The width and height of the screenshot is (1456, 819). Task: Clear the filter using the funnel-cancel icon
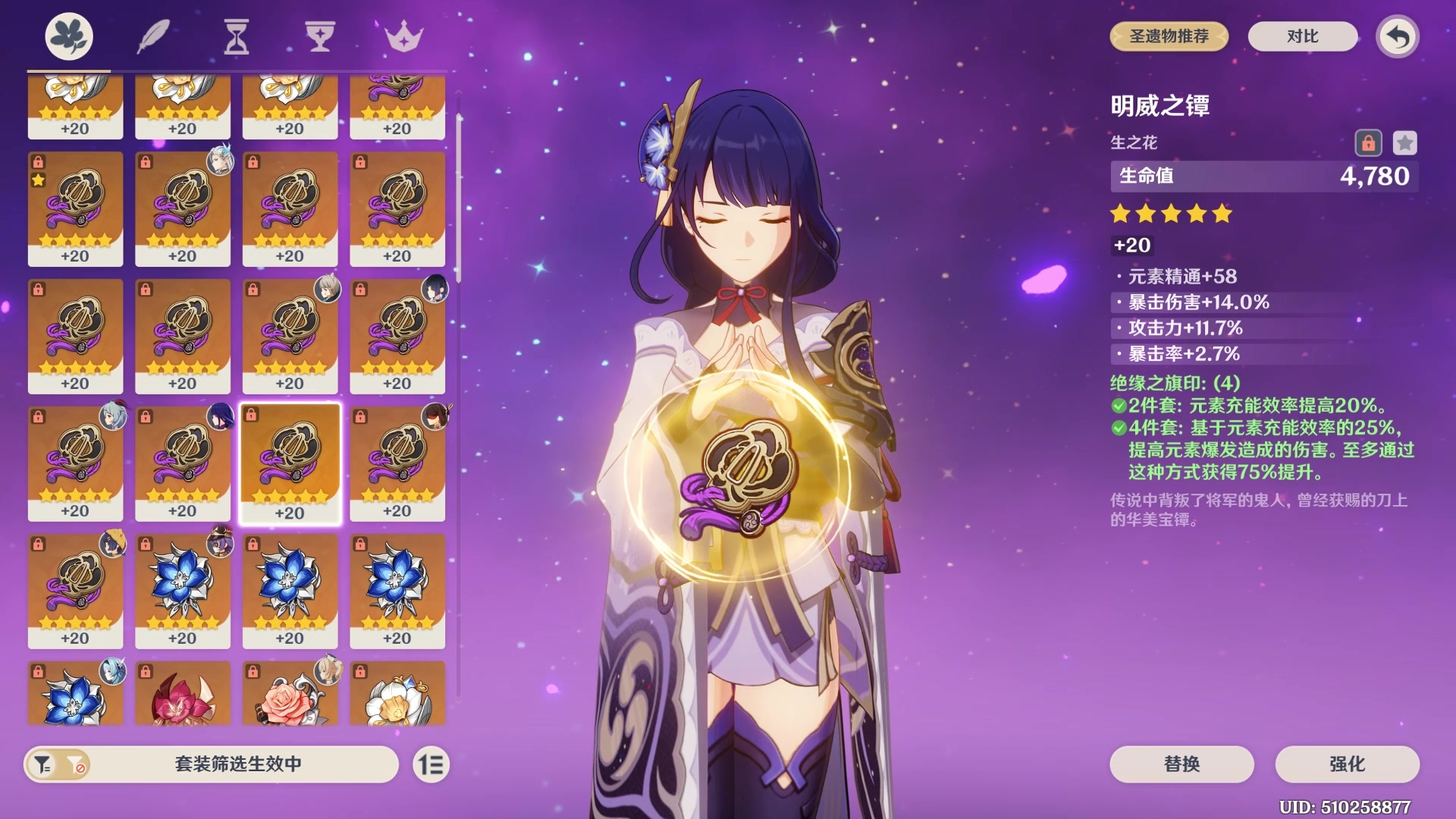coord(76,764)
